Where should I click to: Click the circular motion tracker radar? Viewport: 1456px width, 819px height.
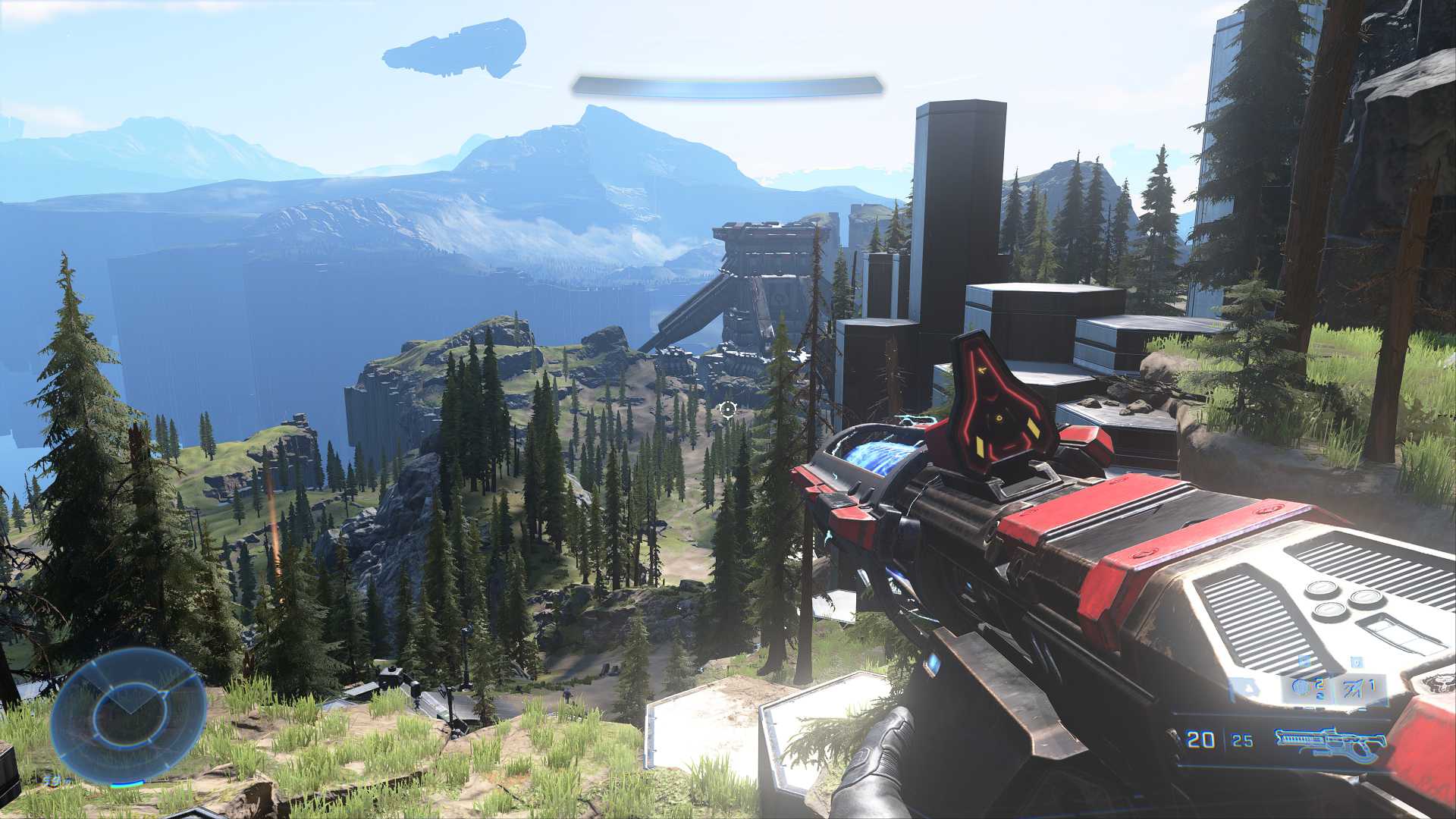click(129, 714)
